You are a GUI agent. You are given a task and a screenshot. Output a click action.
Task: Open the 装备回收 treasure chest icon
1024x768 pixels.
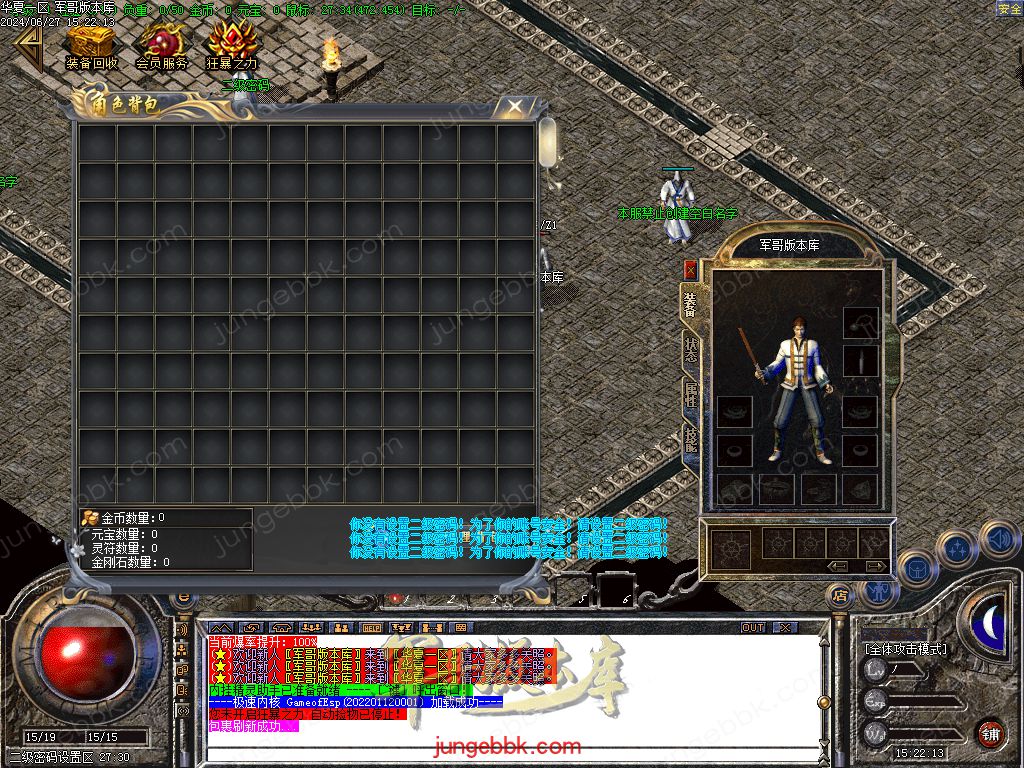[91, 45]
